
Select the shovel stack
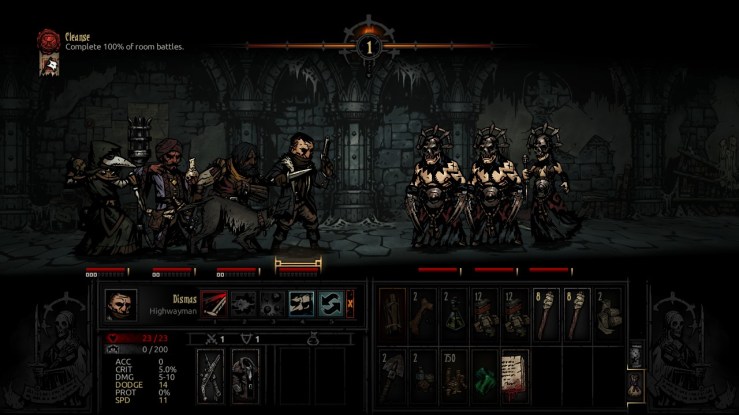(x=393, y=370)
